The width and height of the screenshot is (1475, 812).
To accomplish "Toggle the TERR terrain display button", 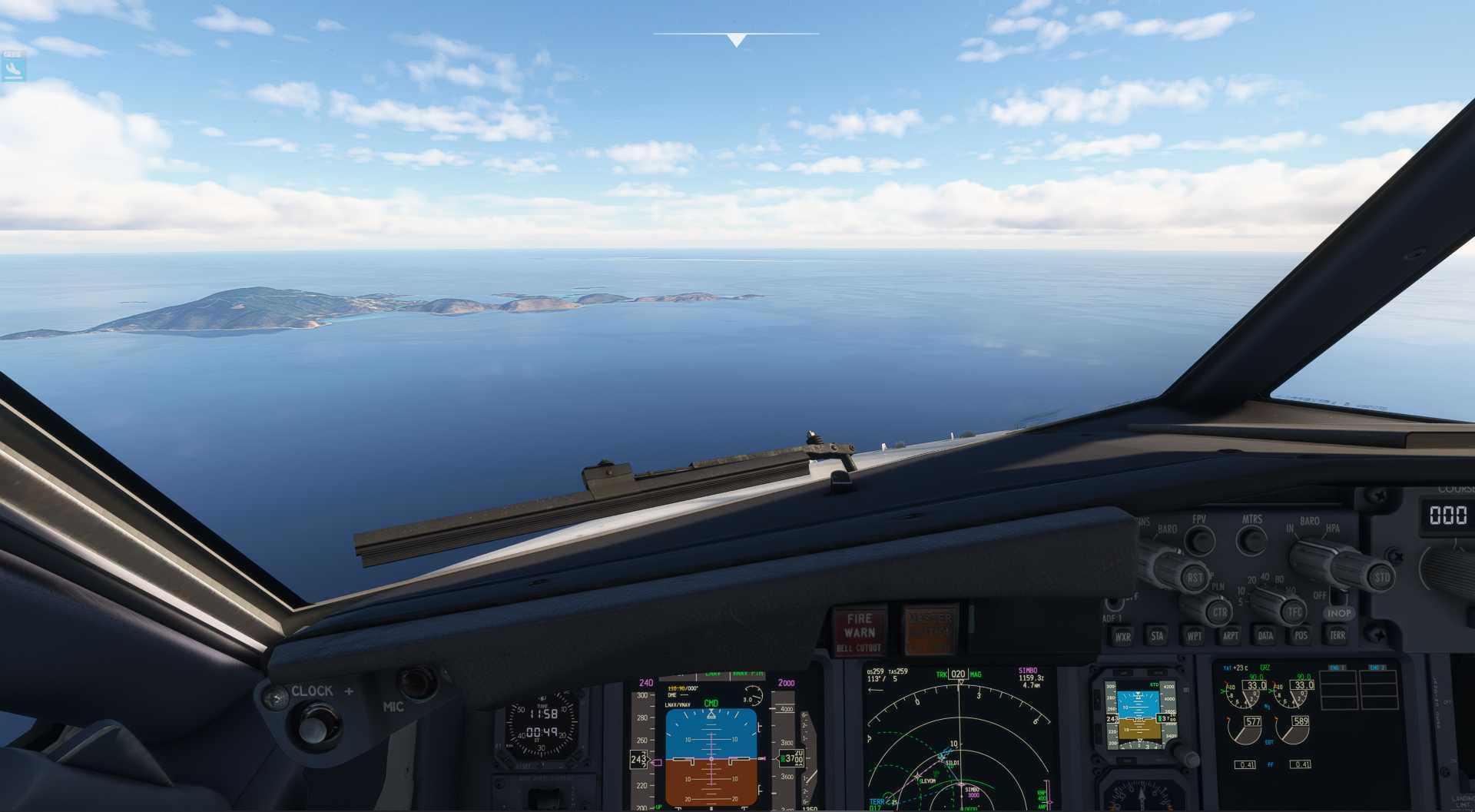I will 1337,635.
